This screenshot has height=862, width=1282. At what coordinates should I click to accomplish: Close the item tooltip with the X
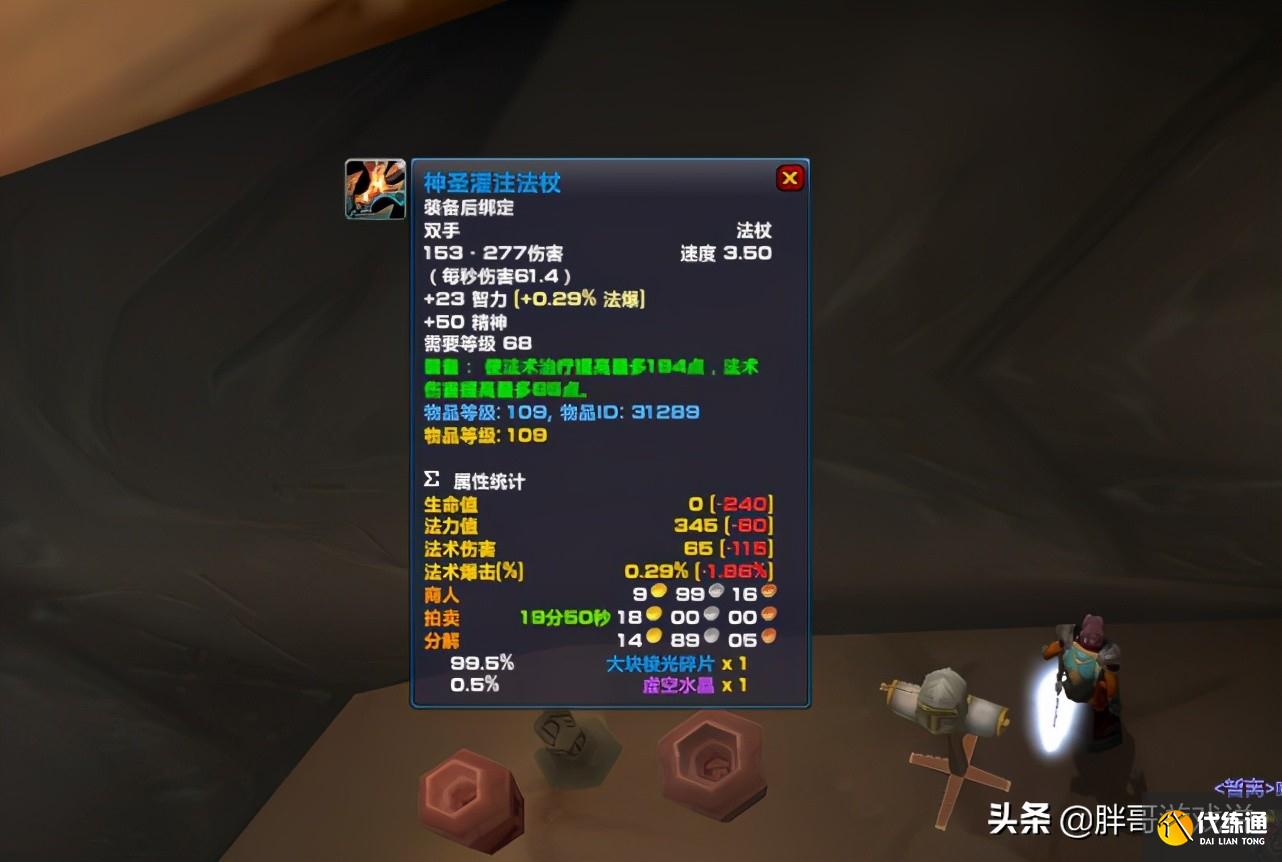(x=790, y=177)
